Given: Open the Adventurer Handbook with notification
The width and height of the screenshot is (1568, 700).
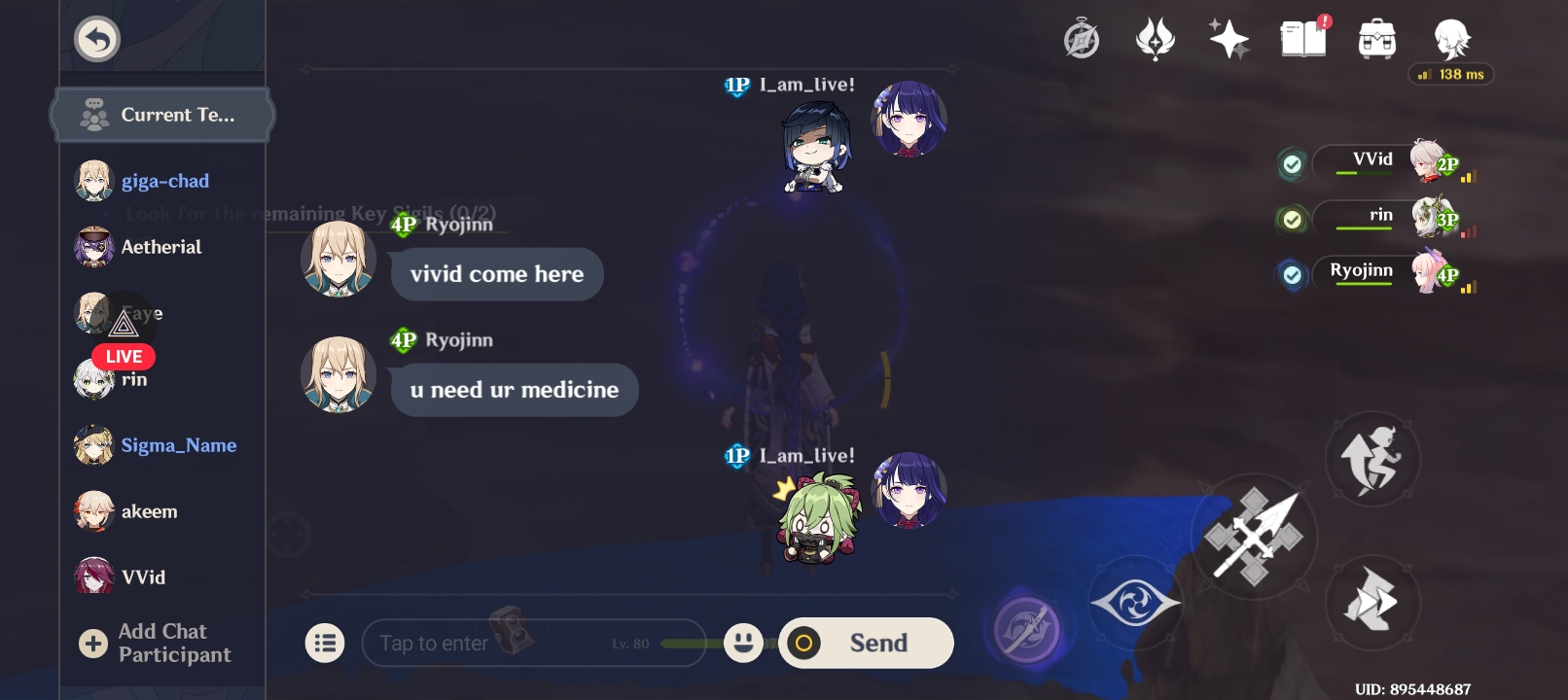Looking at the screenshot, I should coord(1303,39).
